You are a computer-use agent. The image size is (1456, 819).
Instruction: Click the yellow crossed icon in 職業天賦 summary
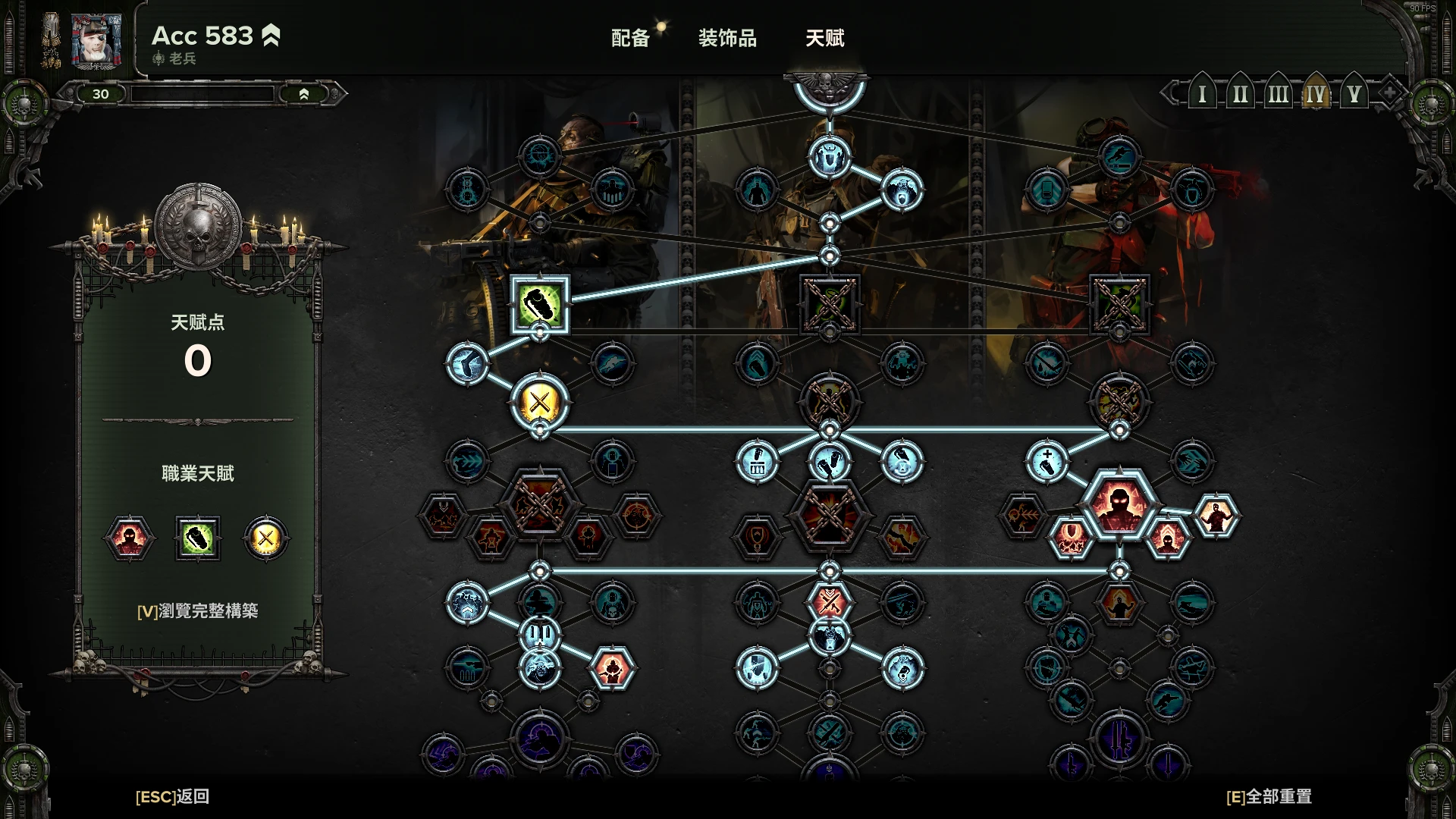click(x=265, y=538)
